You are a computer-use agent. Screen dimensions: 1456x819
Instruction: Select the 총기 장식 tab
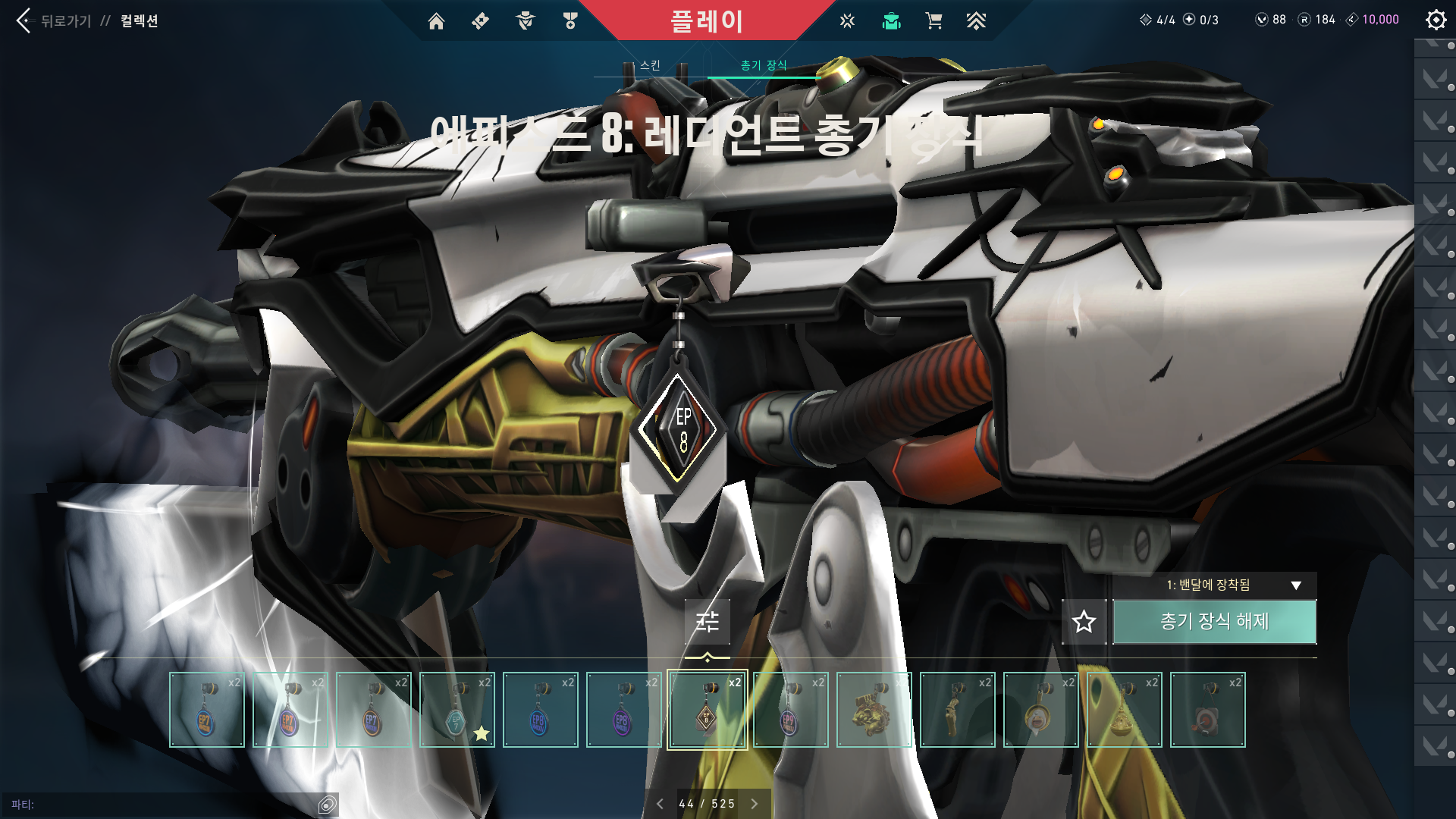tap(764, 65)
